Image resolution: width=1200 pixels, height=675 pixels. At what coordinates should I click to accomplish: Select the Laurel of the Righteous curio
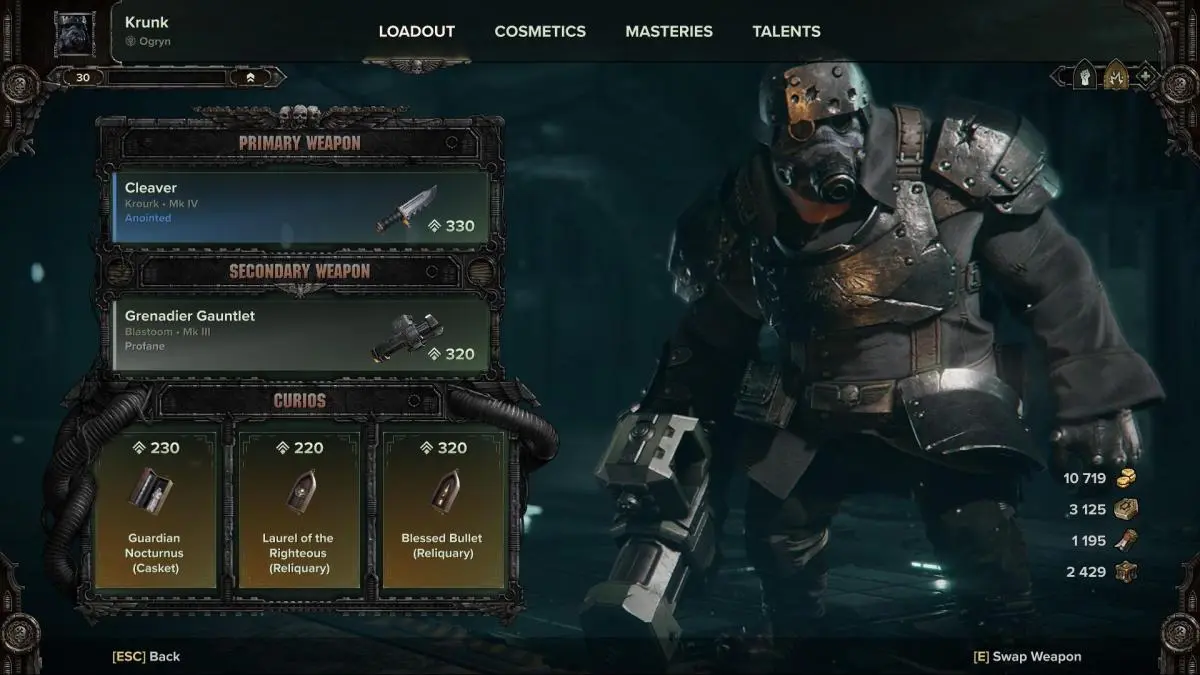[299, 509]
